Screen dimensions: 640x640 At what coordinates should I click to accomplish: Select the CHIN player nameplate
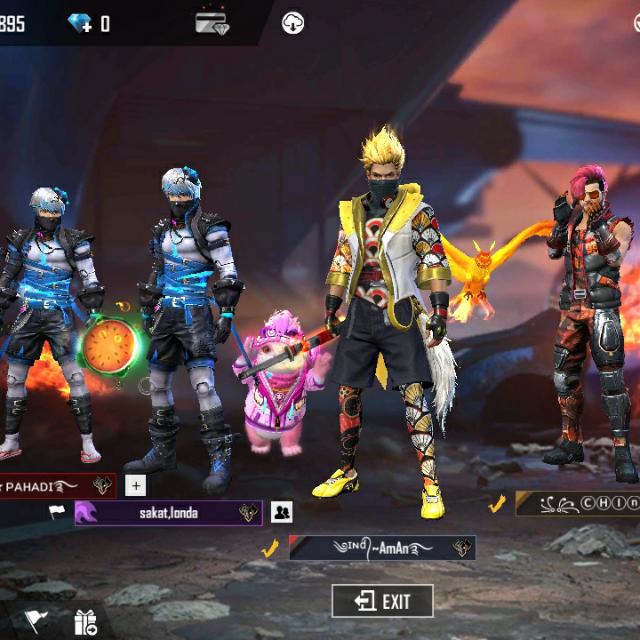[580, 504]
